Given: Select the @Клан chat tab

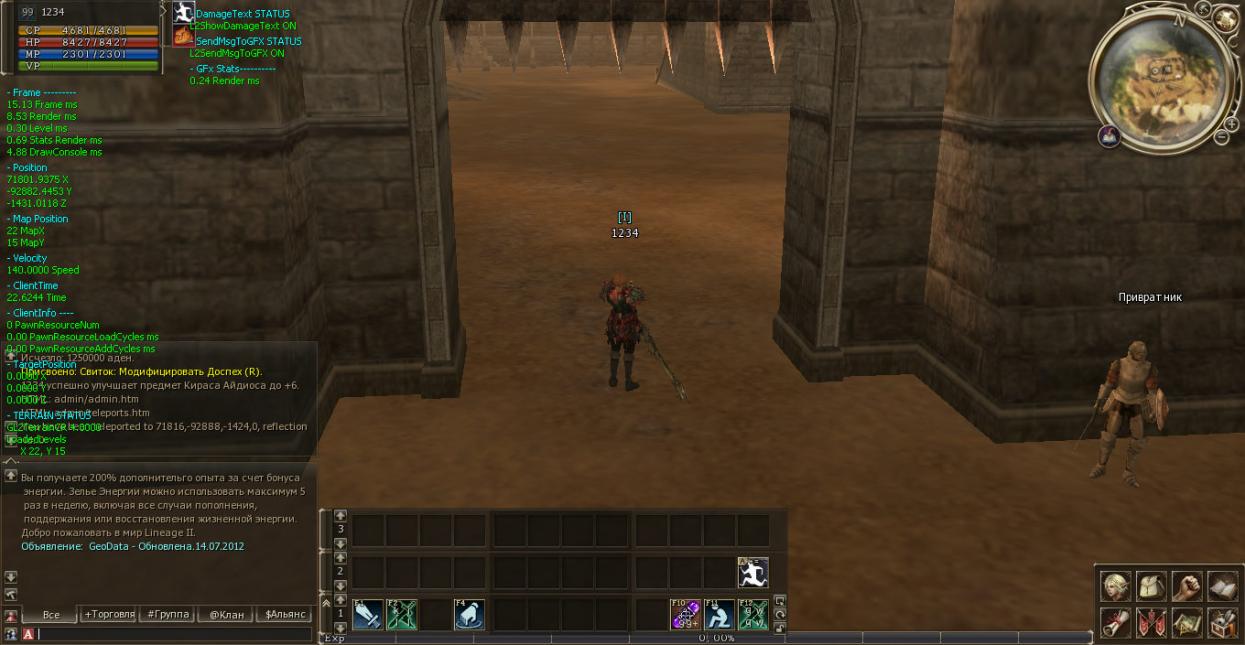Looking at the screenshot, I should [226, 614].
